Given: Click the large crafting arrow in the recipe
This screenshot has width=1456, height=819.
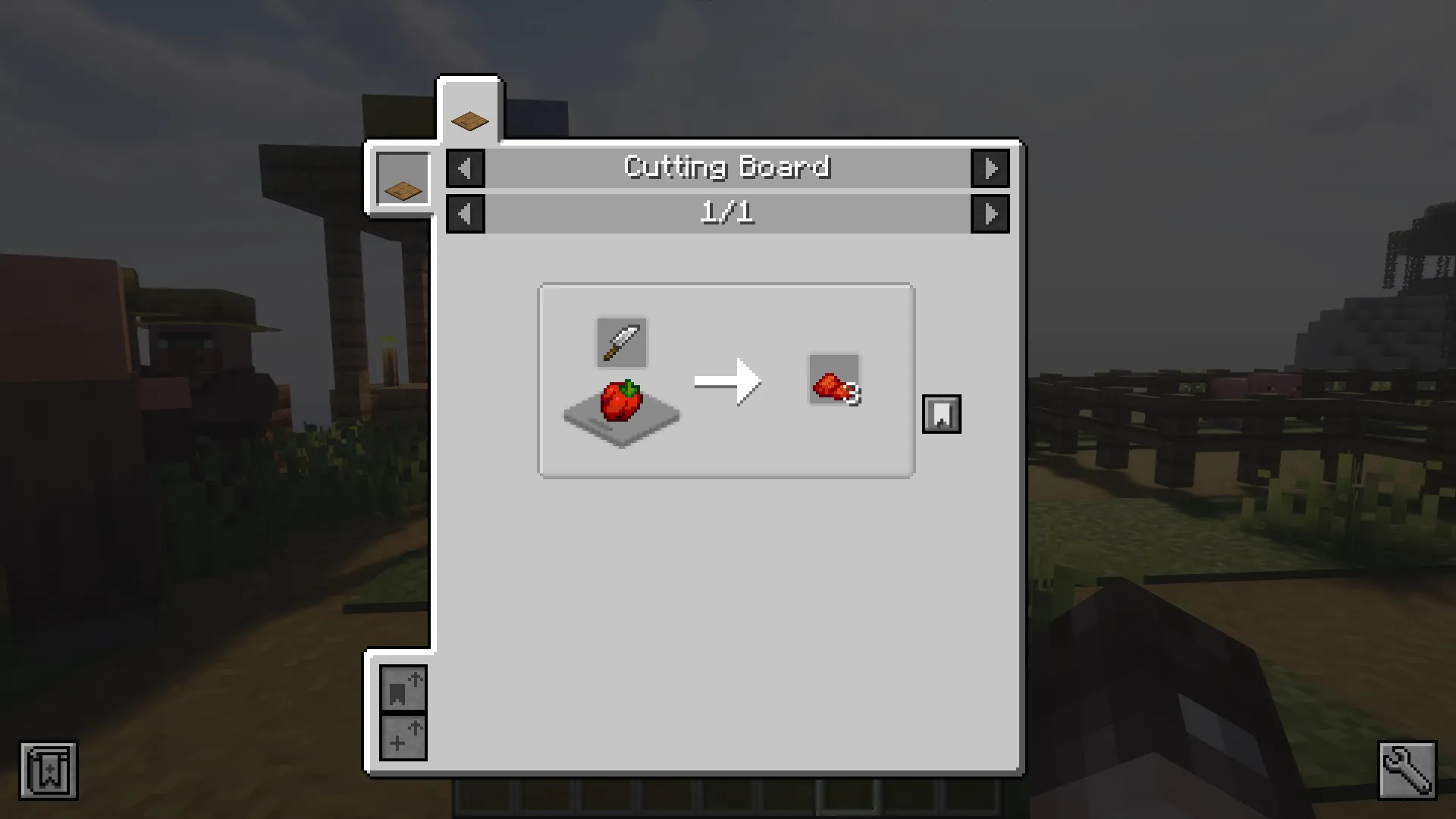Looking at the screenshot, I should click(728, 383).
